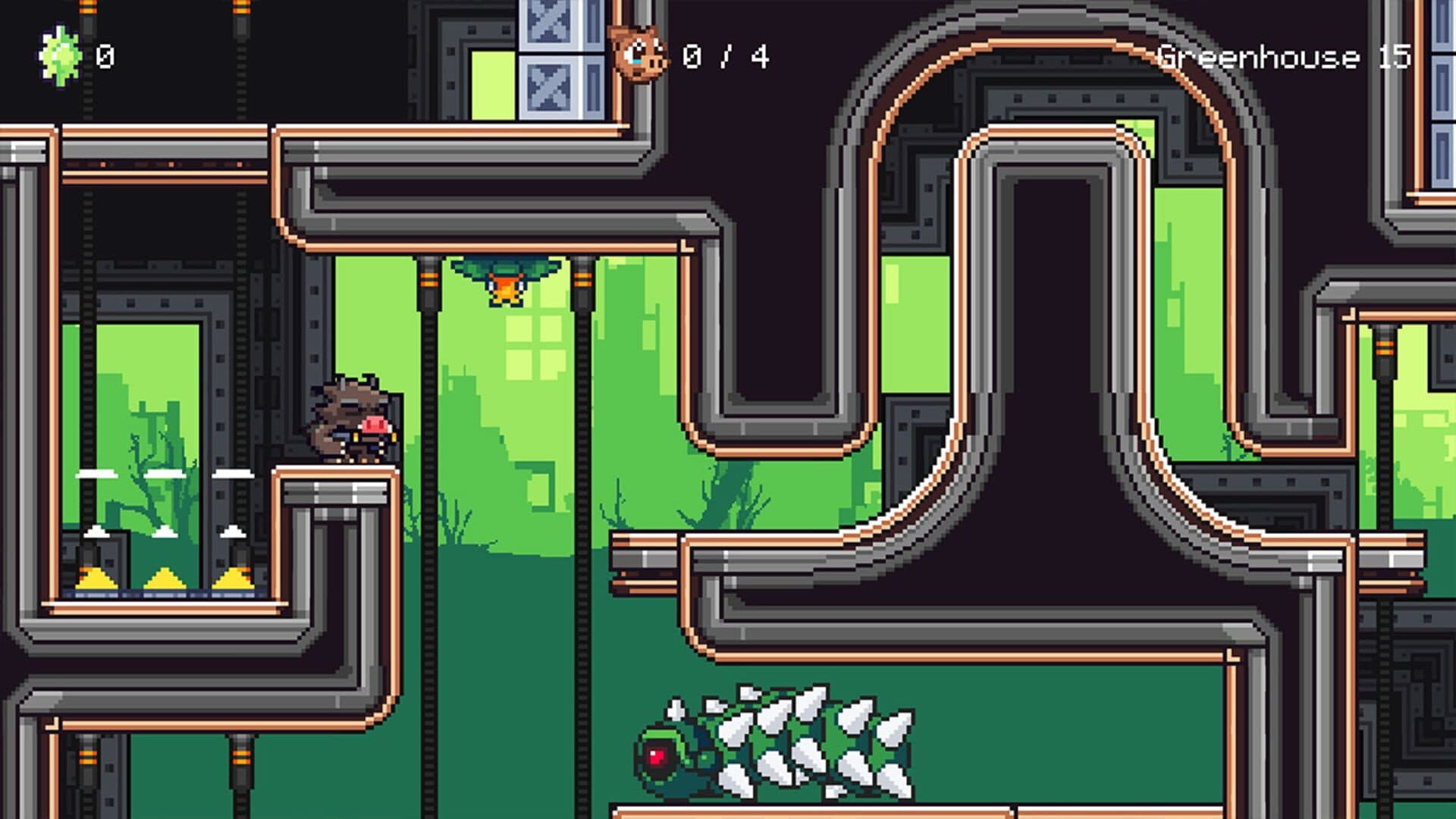
Task: Expand the left yellow spike trap
Action: 96,580
